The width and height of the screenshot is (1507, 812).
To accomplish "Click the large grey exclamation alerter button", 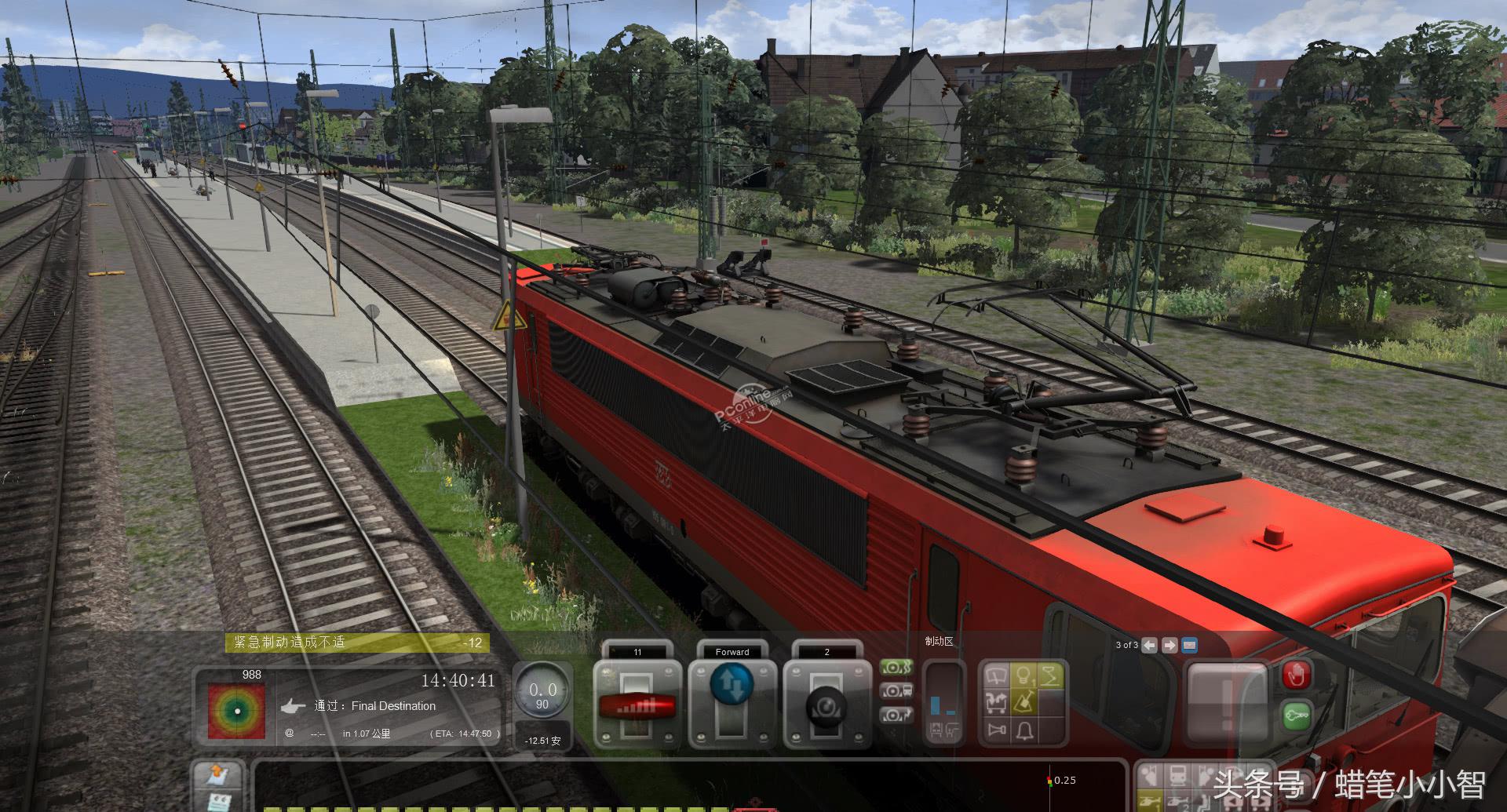I will (x=1225, y=703).
